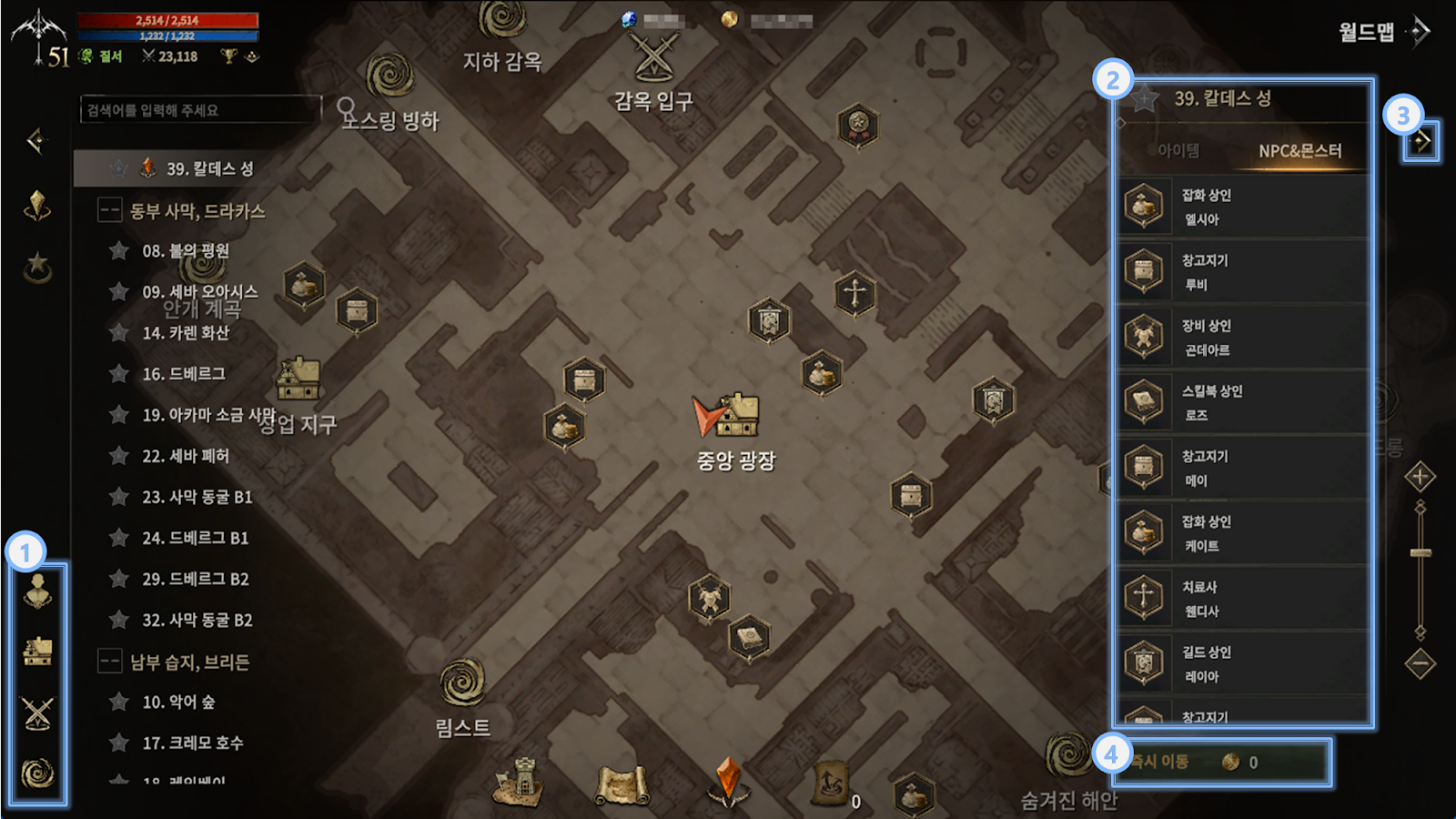
Task: Open 24. 드베르그 B1 map entry
Action: pos(195,538)
